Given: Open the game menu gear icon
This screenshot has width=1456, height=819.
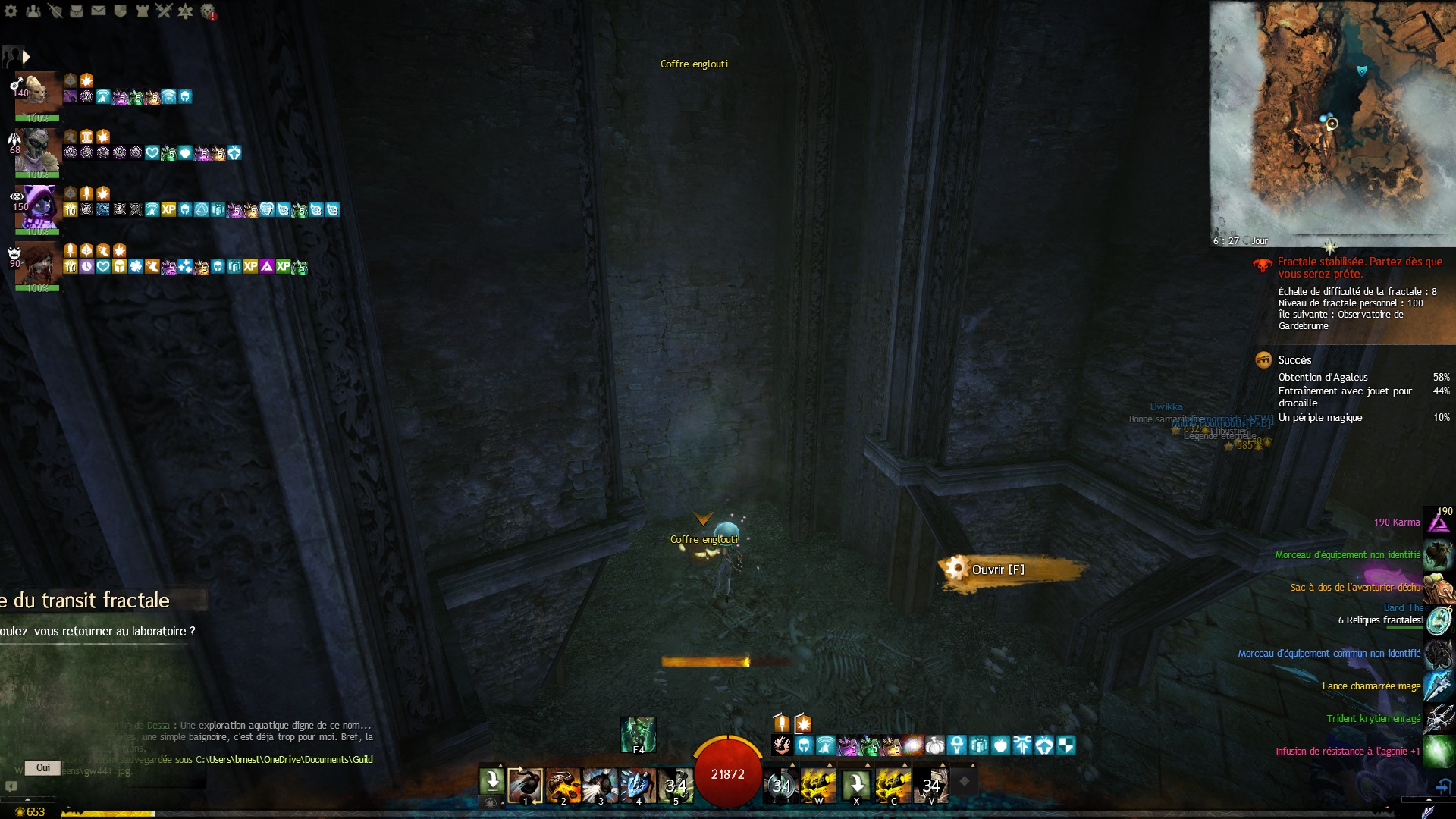Looking at the screenshot, I should click(x=11, y=11).
